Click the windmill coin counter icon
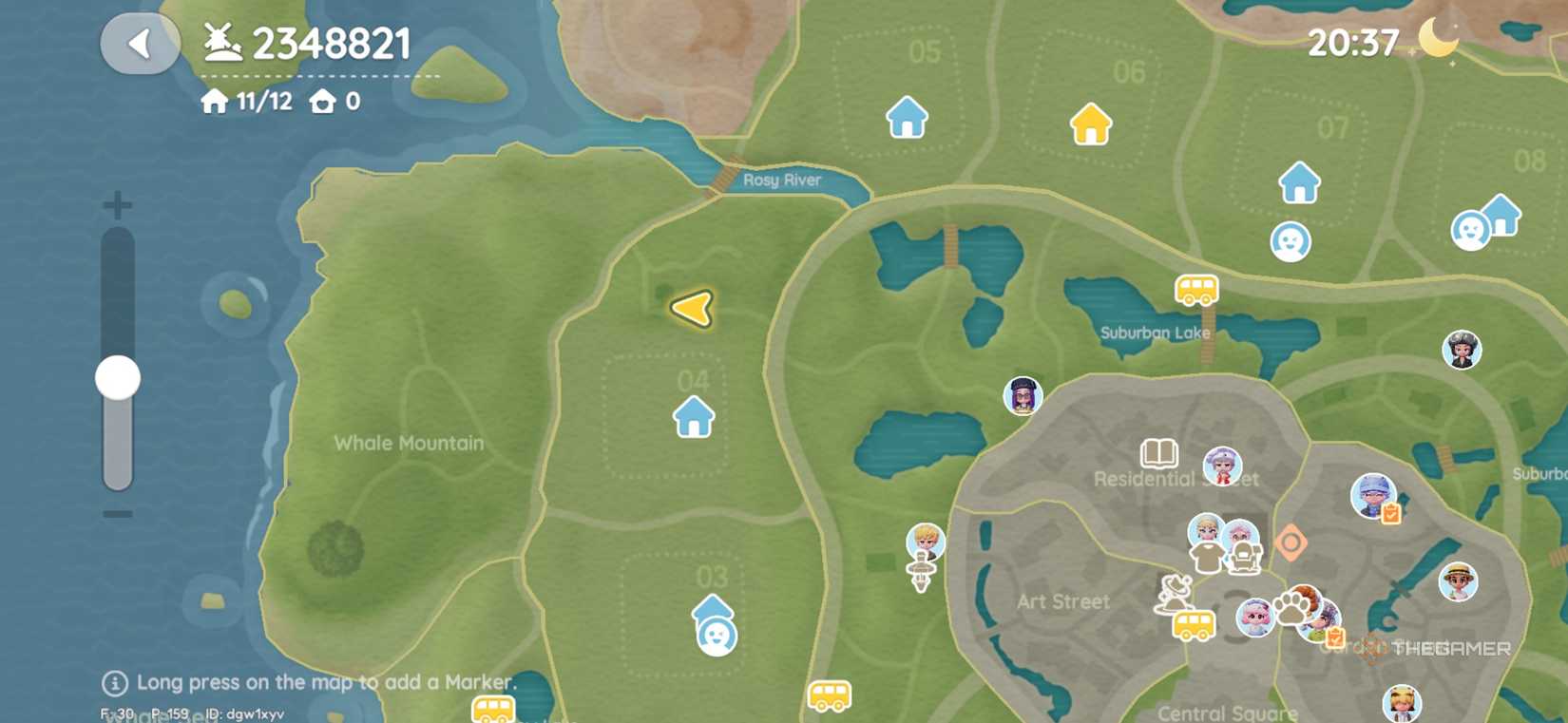This screenshot has height=723, width=1568. pyautogui.click(x=220, y=43)
